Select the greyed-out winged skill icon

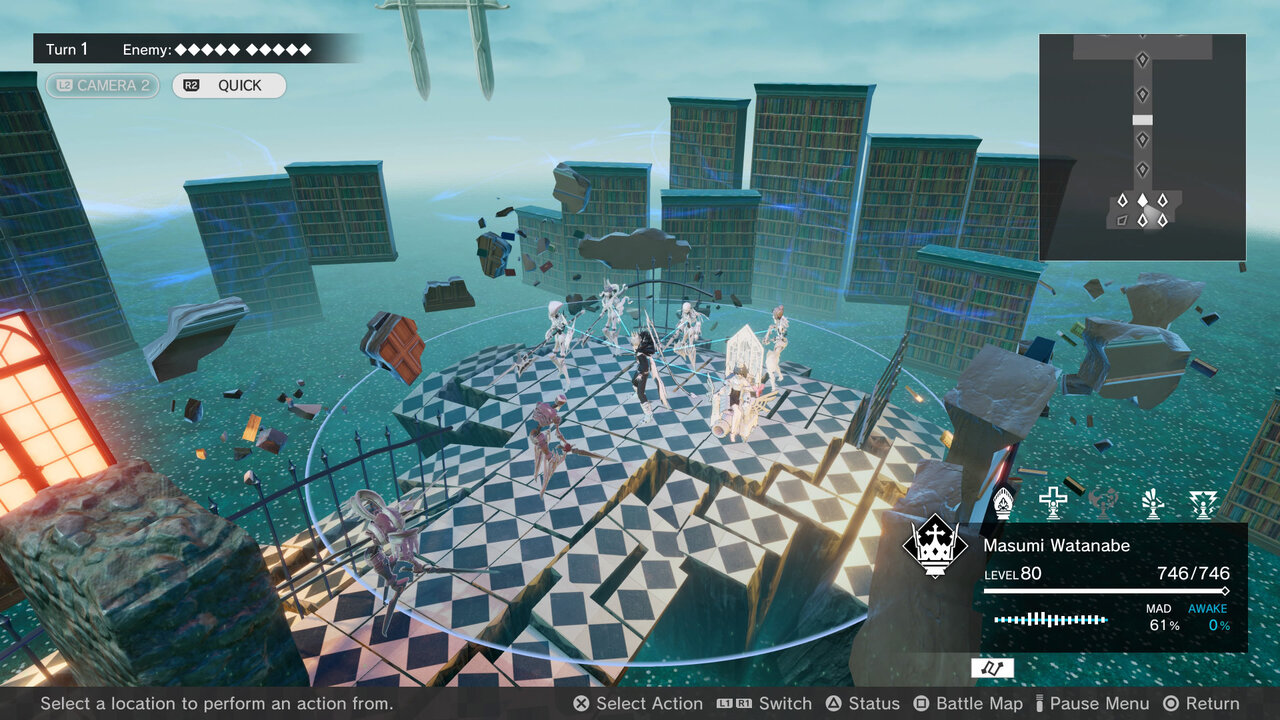click(1103, 501)
